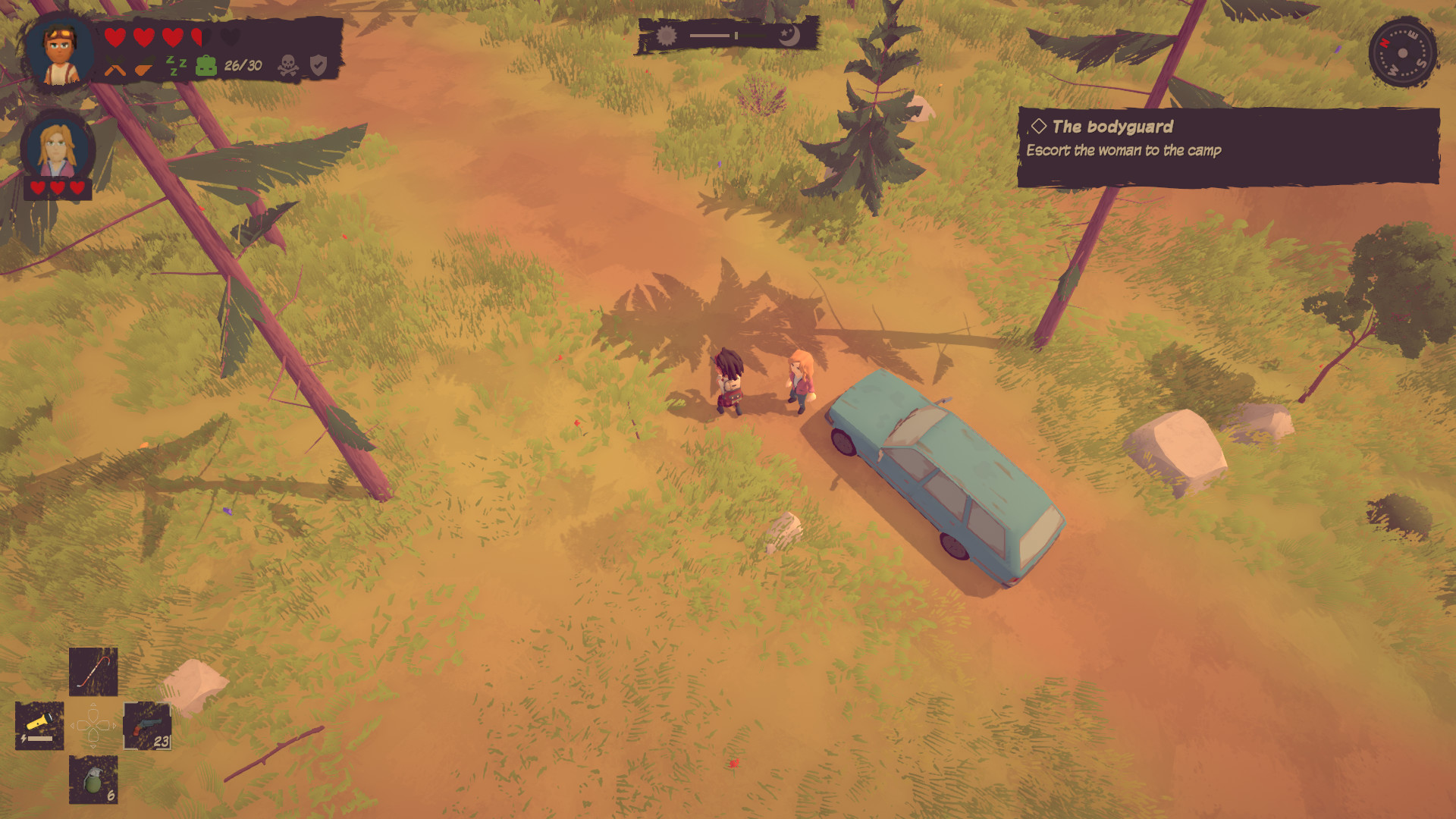This screenshot has width=1456, height=819.
Task: Click the shield checkmark status icon
Action: point(318,64)
